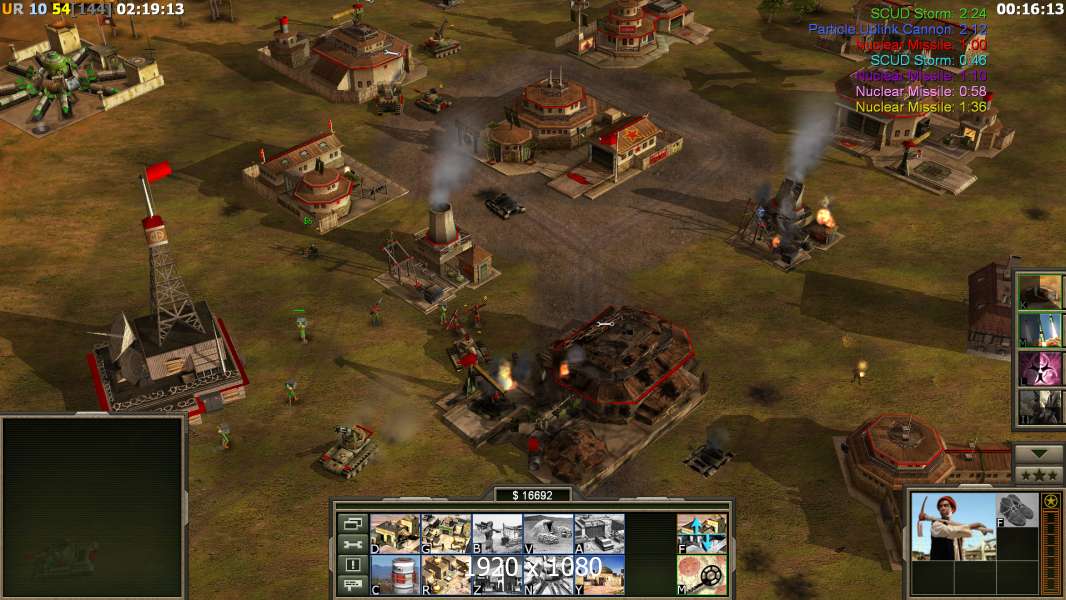Click the exclamation mark button
The height and width of the screenshot is (600, 1066).
(352, 565)
